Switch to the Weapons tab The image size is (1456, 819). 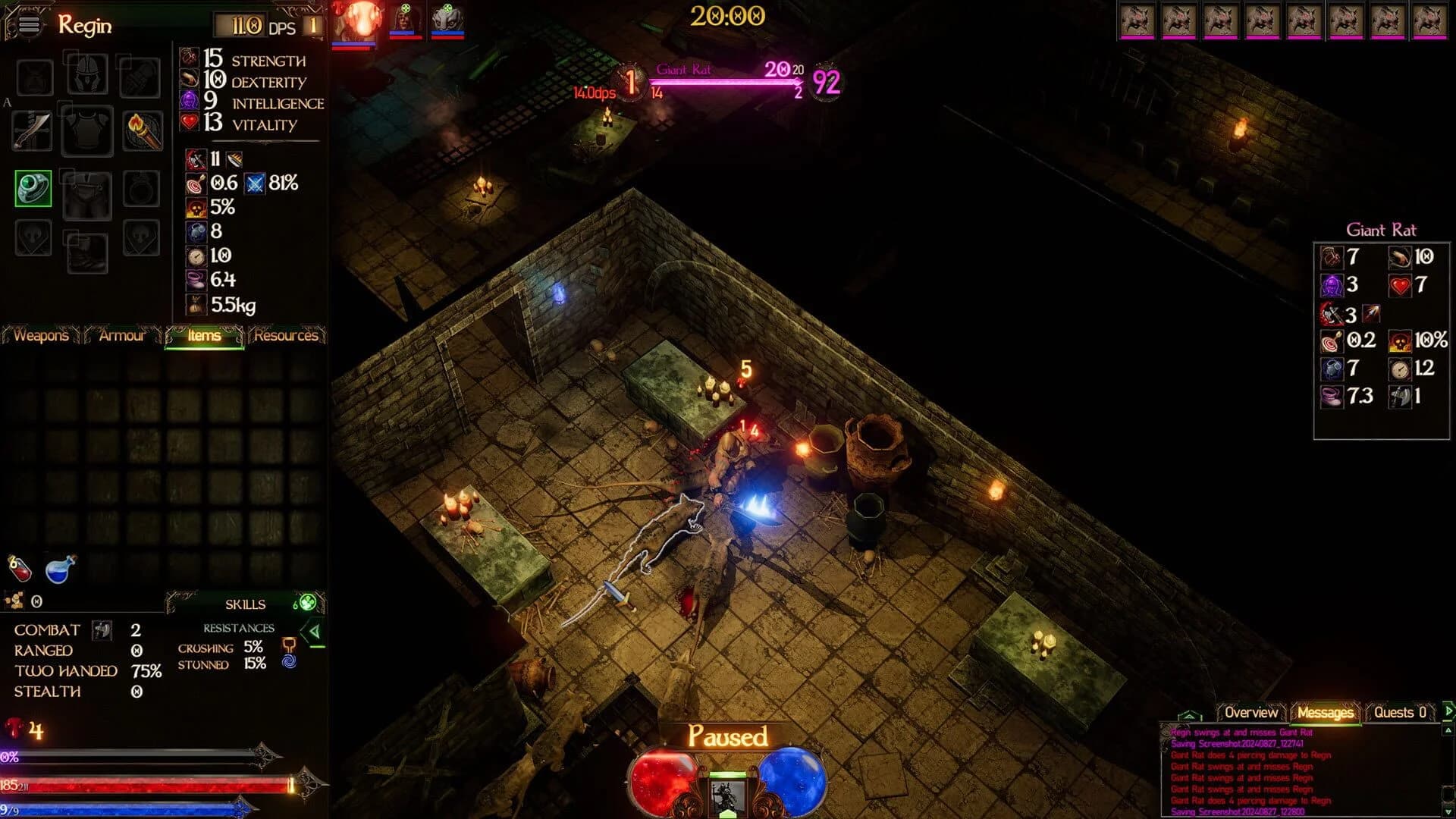point(42,336)
